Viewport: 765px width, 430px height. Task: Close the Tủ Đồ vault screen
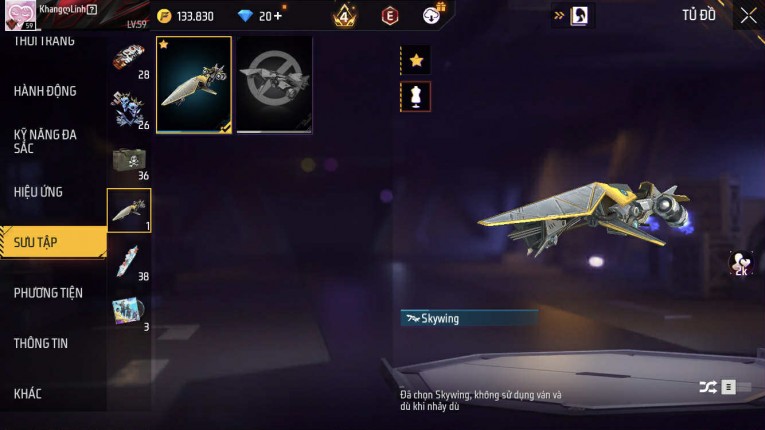748,16
